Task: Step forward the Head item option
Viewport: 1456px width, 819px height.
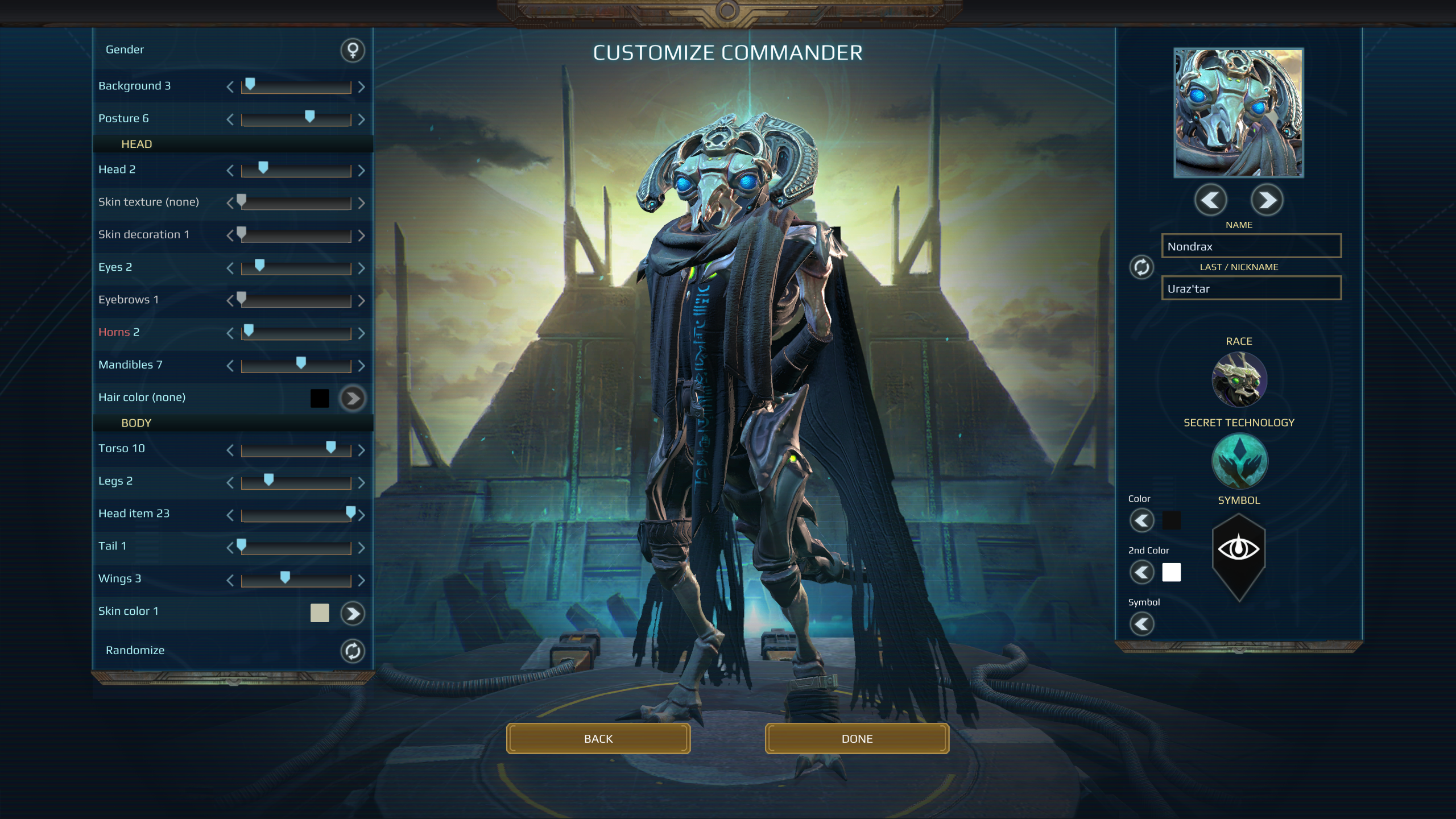Action: point(362,514)
